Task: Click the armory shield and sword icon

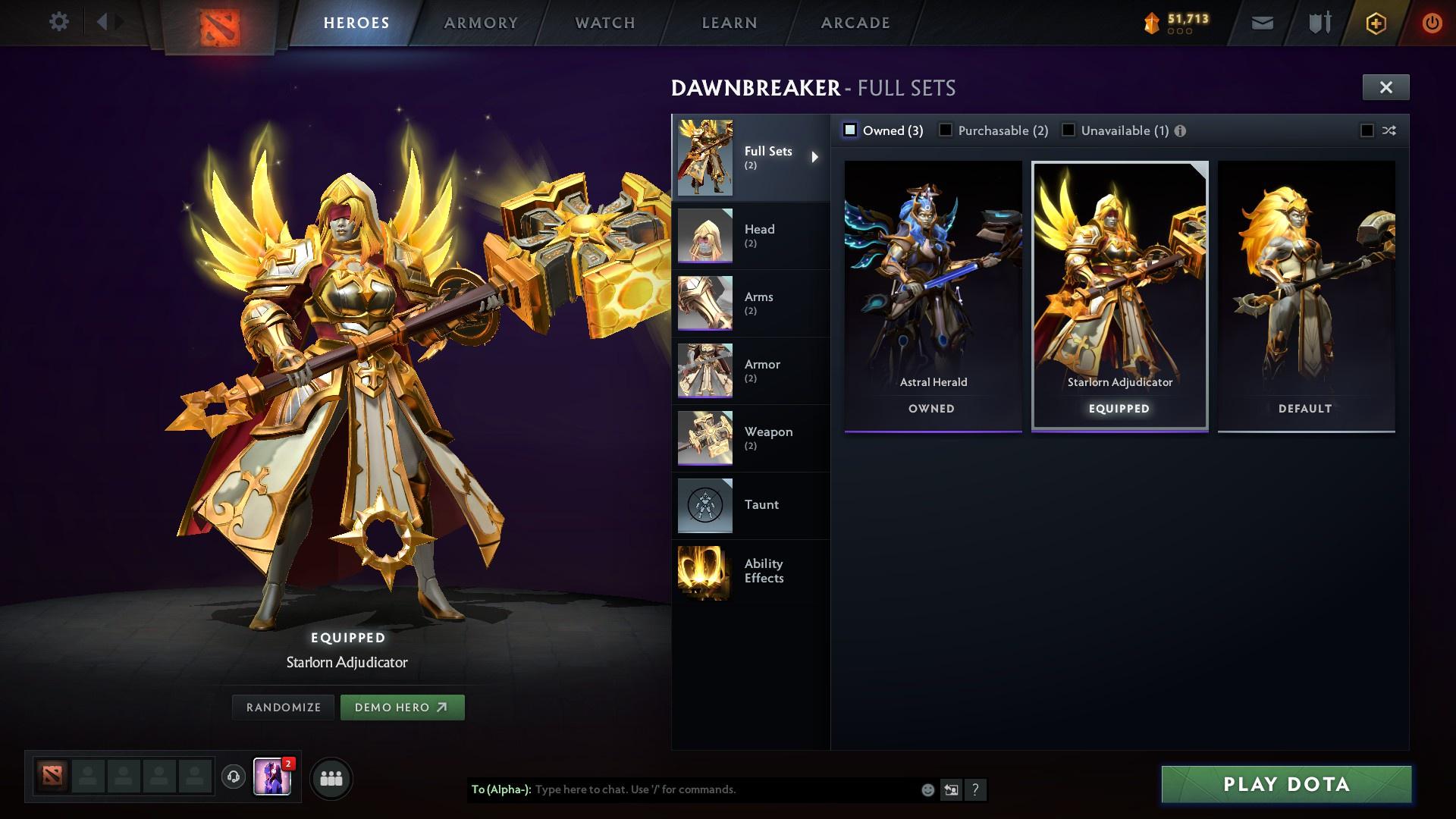Action: tap(1318, 23)
